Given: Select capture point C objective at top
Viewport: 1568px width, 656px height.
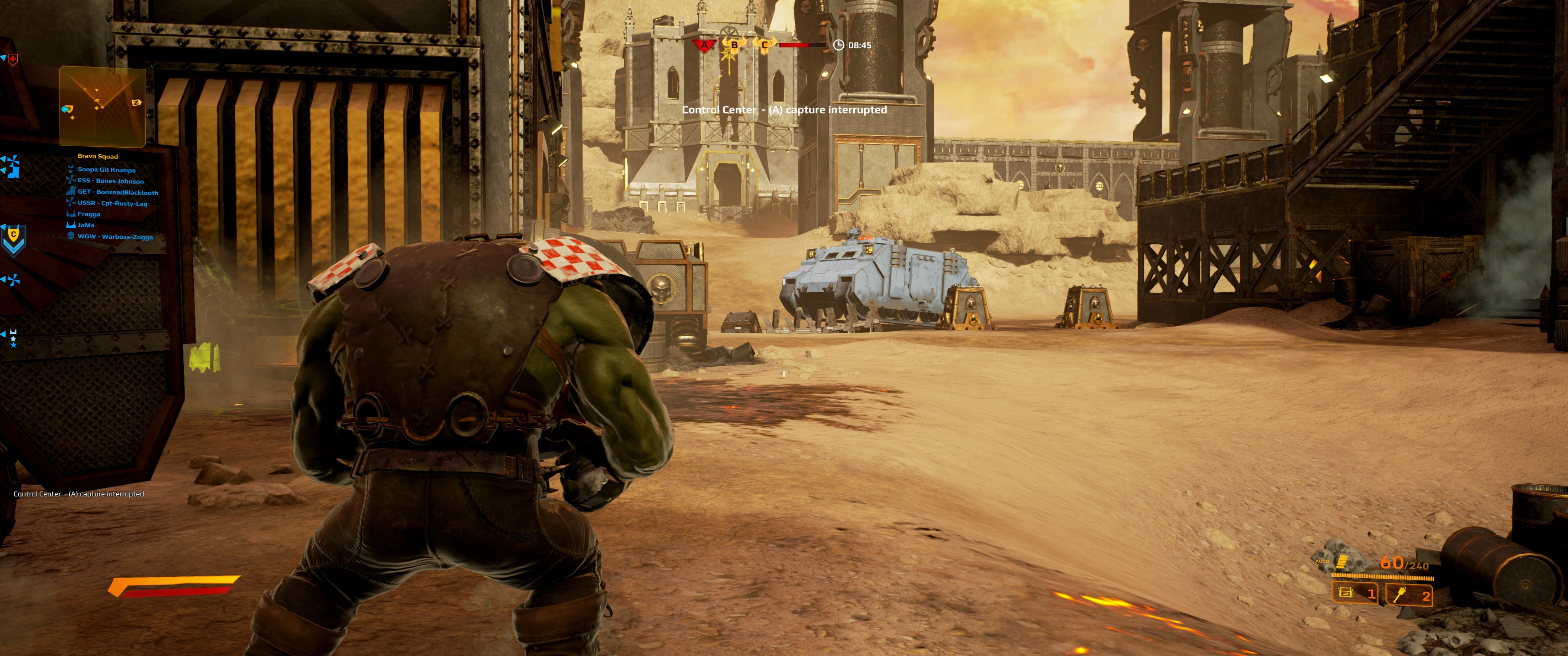Looking at the screenshot, I should tap(764, 45).
